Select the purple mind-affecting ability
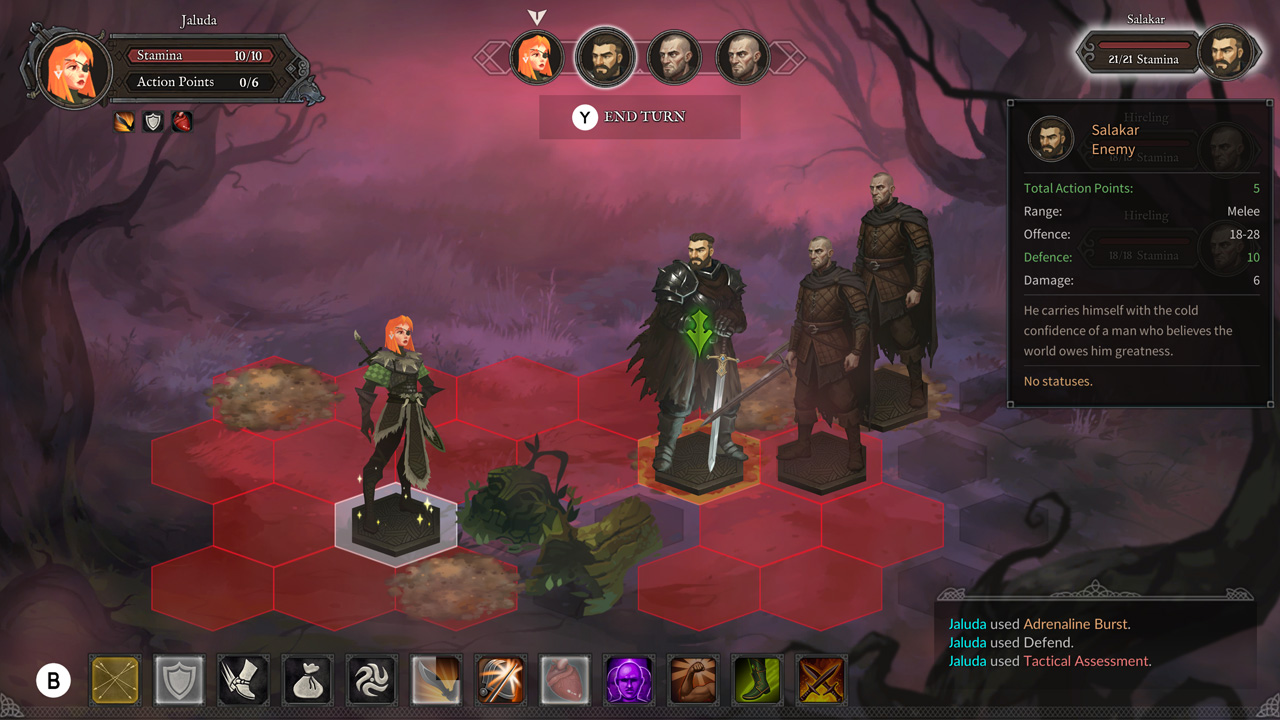 629,680
